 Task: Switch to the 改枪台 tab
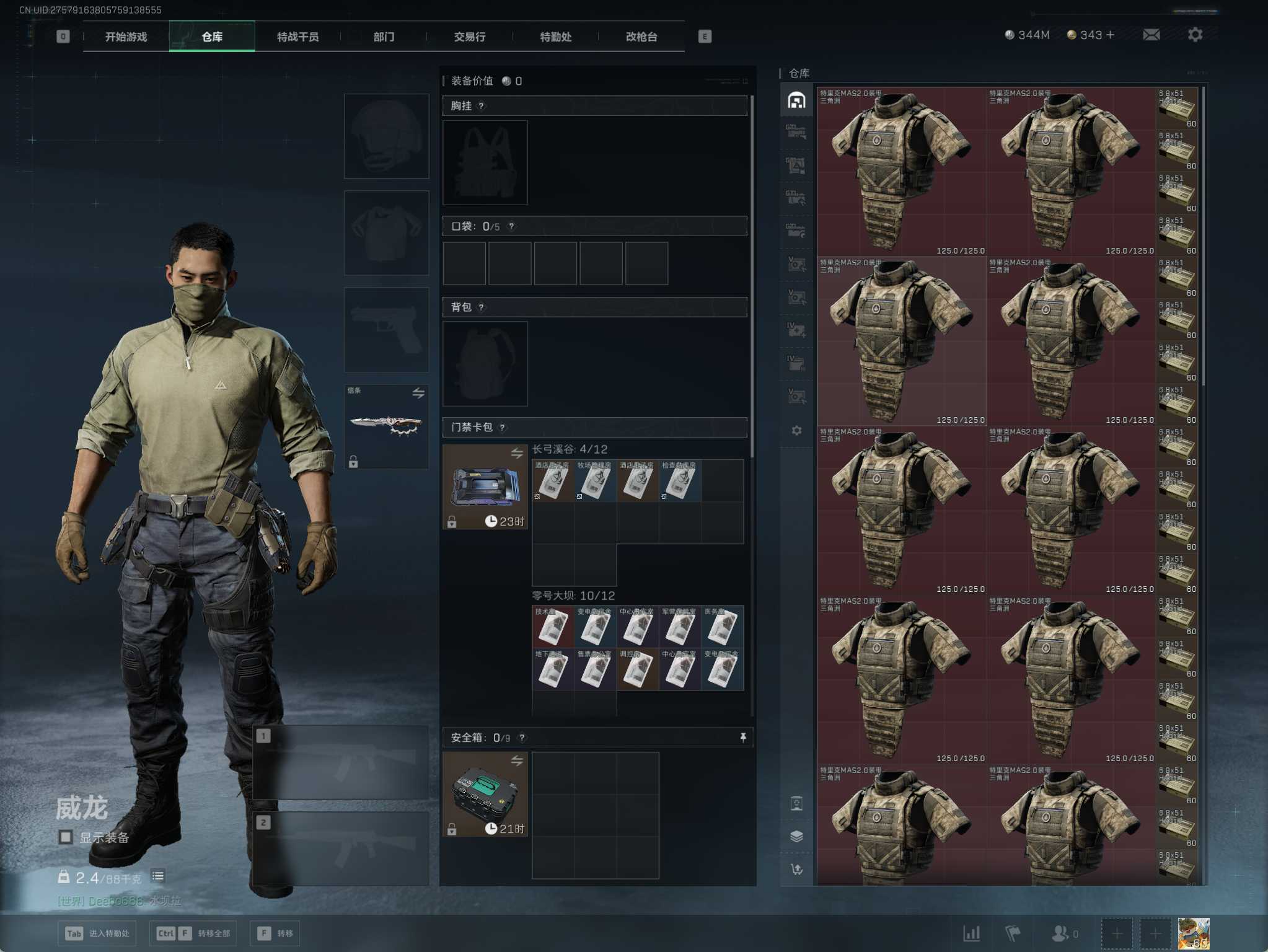point(641,37)
